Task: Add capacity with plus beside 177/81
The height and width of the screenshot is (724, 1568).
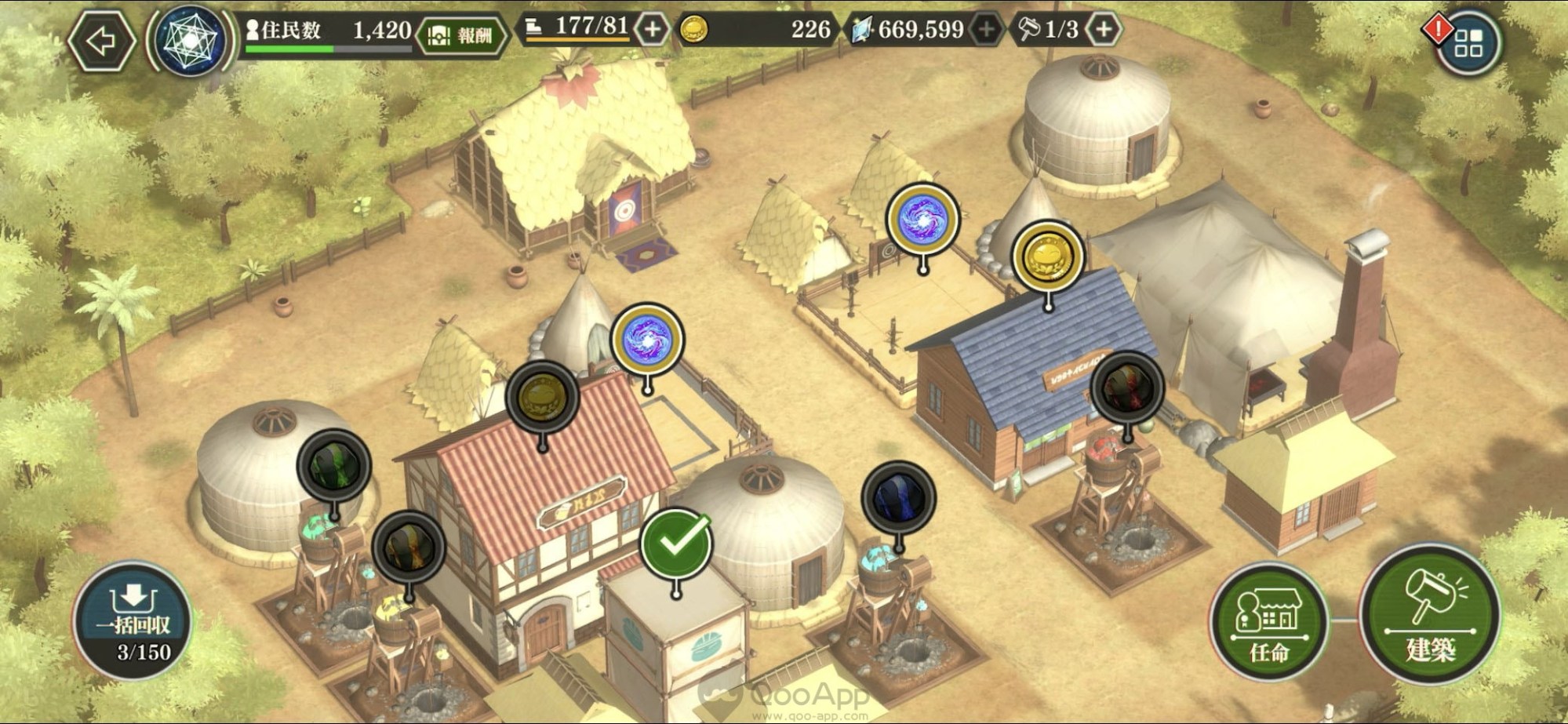Action: 652,30
